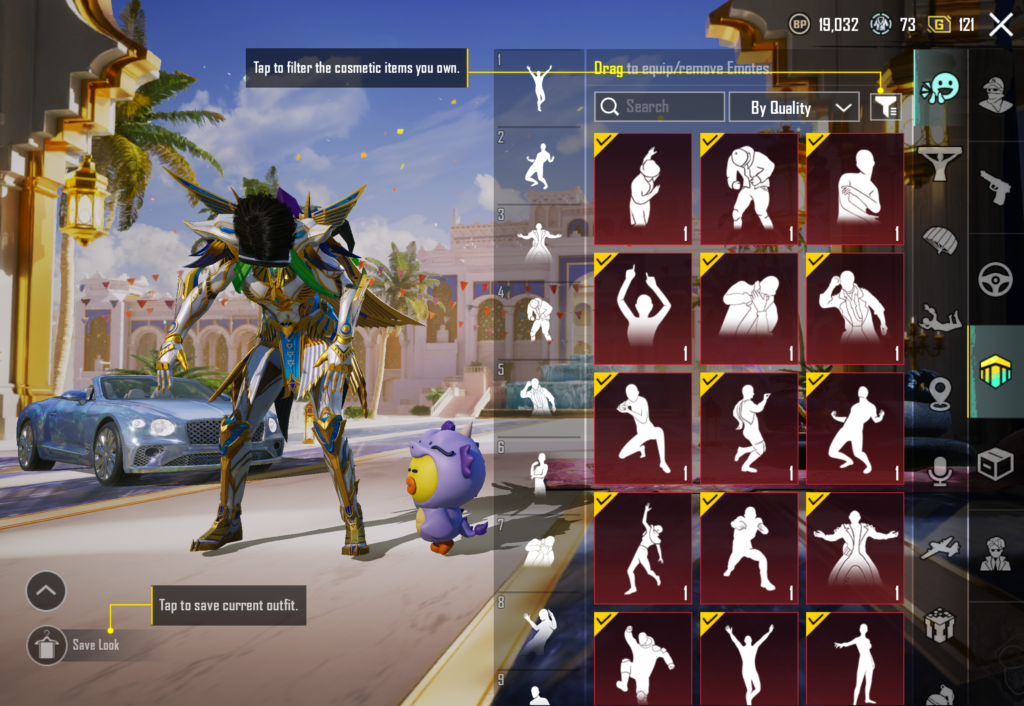
Task: Open the steering wheel vehicle category
Action: point(996,279)
